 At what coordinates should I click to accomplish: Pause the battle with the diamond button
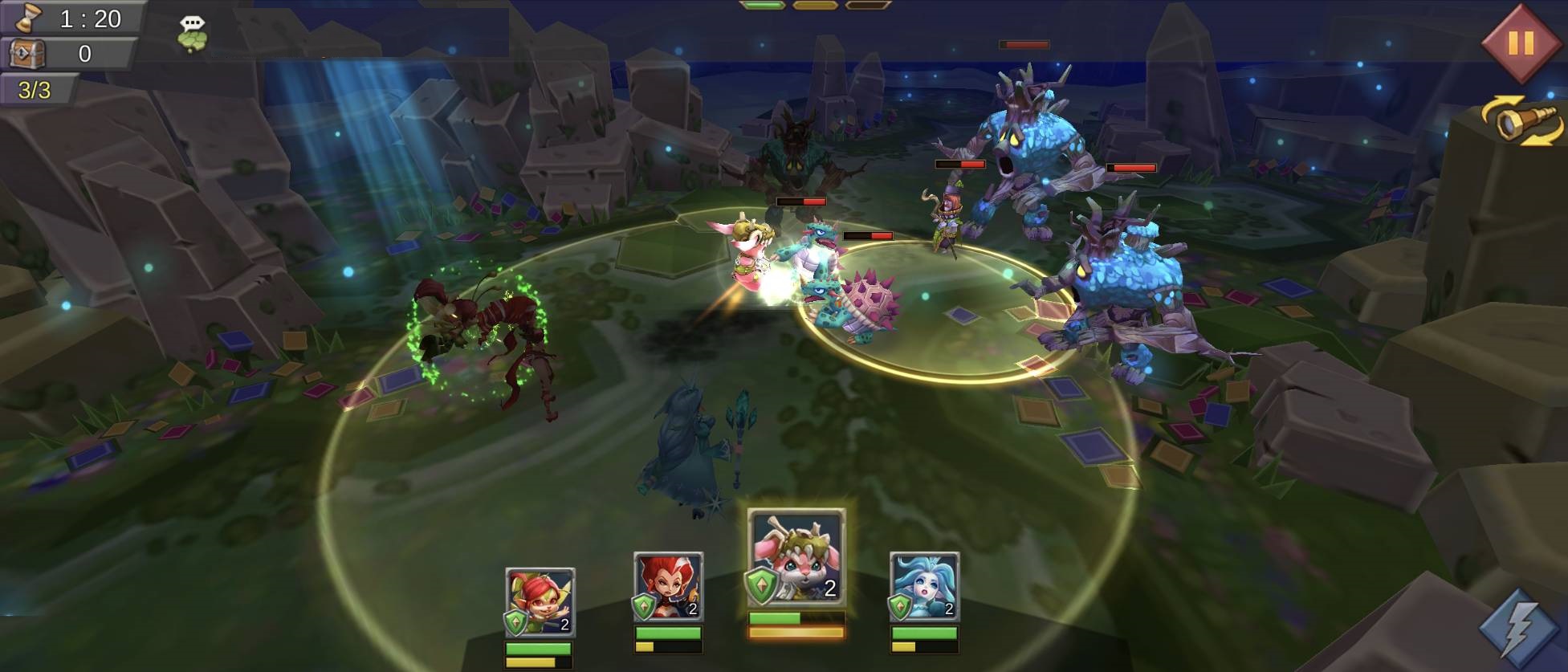pos(1520,43)
